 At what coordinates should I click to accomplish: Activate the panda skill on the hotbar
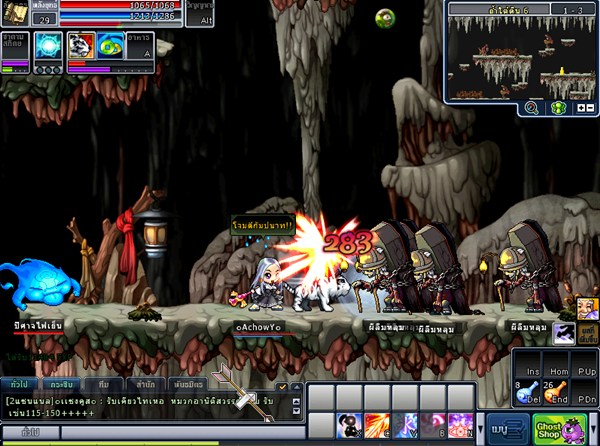pos(349,425)
